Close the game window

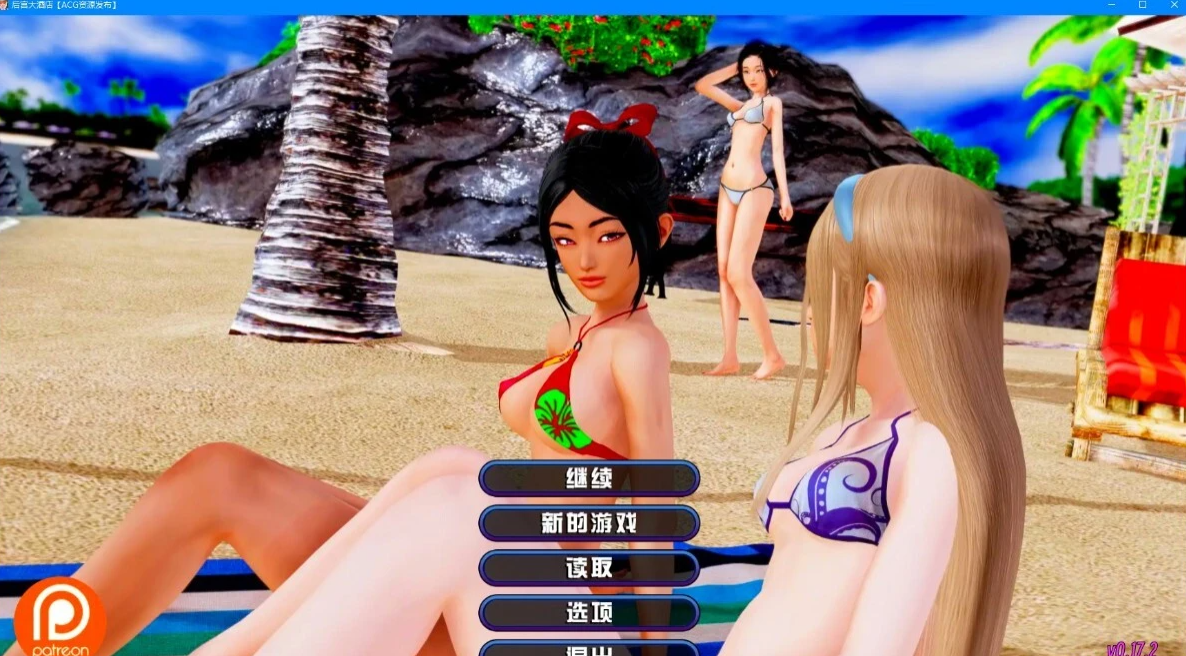tap(1170, 6)
